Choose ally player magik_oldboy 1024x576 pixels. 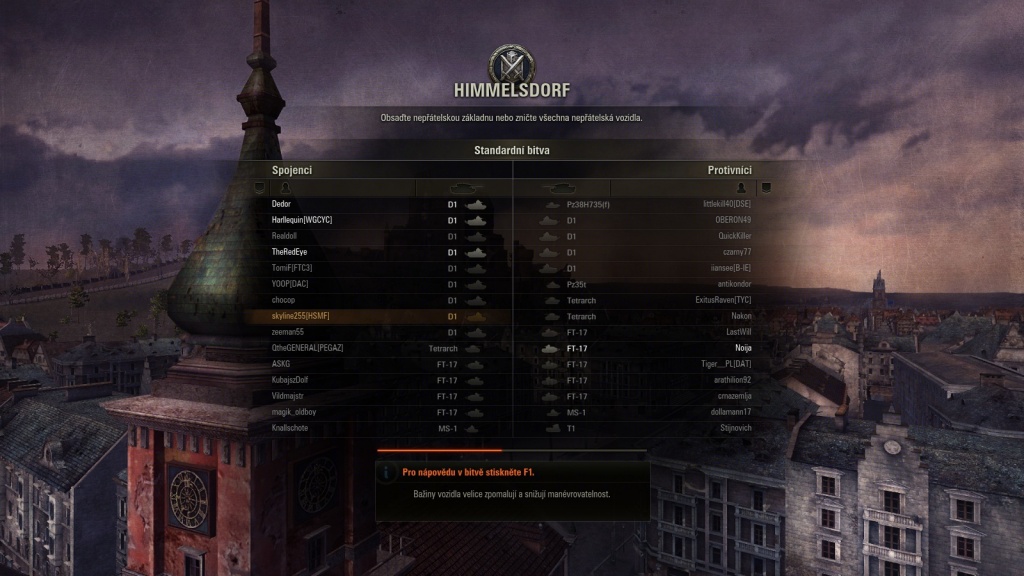tap(293, 412)
